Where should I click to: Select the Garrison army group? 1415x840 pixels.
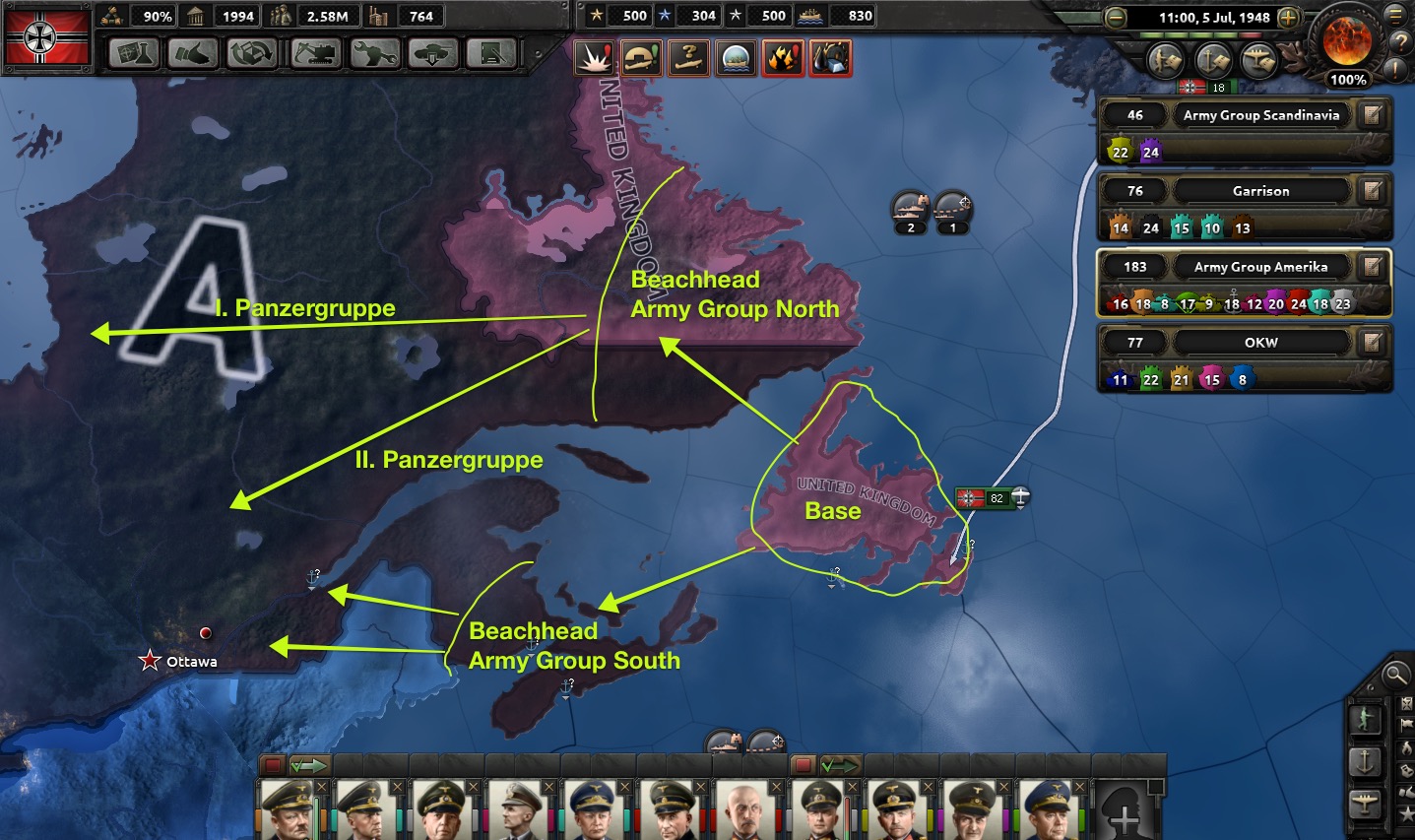(x=1260, y=191)
